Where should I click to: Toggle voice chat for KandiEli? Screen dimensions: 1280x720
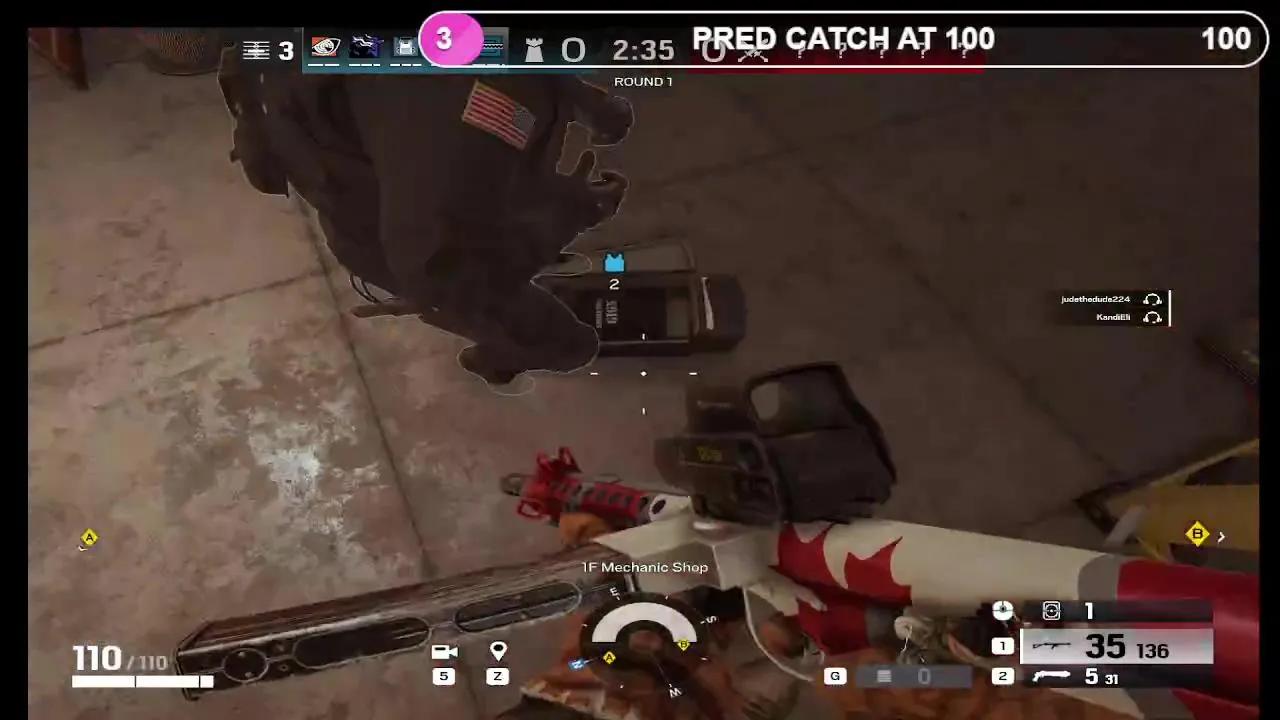pyautogui.click(x=1152, y=317)
